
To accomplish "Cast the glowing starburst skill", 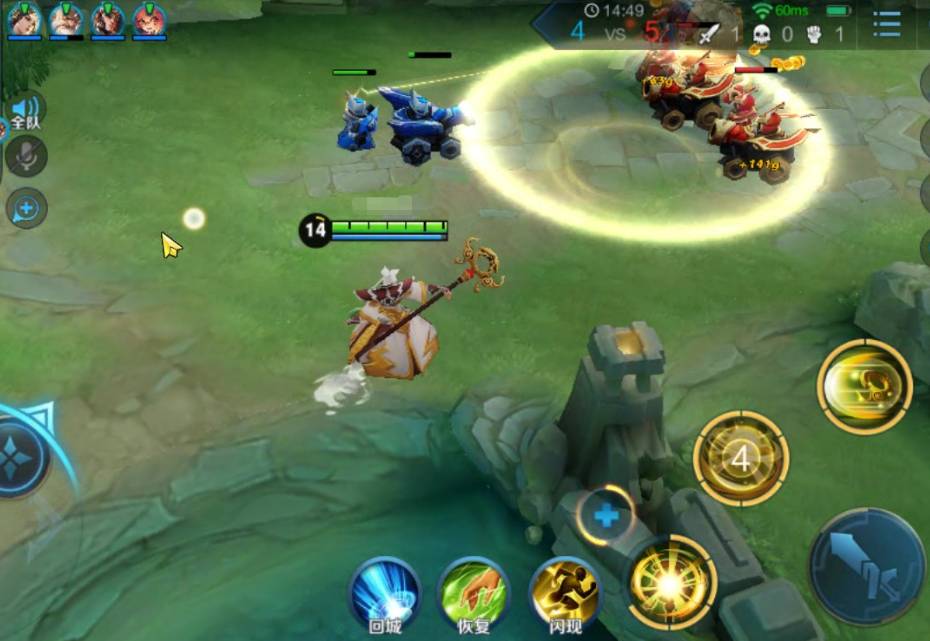I will click(671, 581).
